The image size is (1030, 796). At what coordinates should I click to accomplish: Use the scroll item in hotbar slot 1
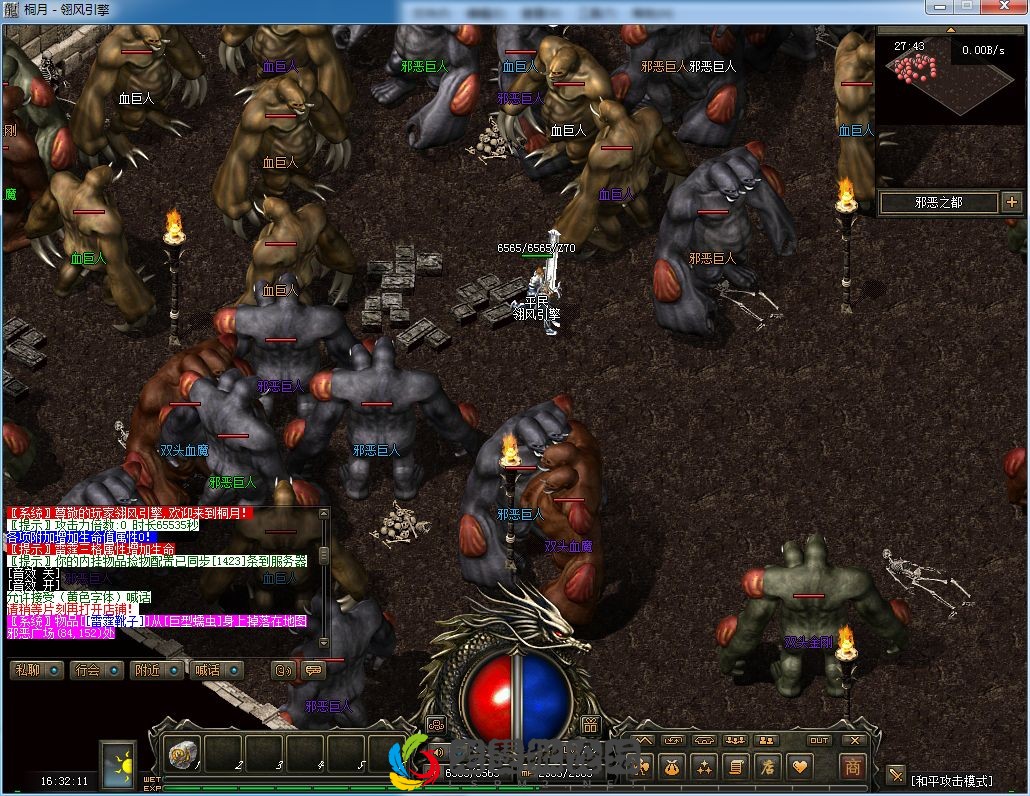click(x=182, y=752)
